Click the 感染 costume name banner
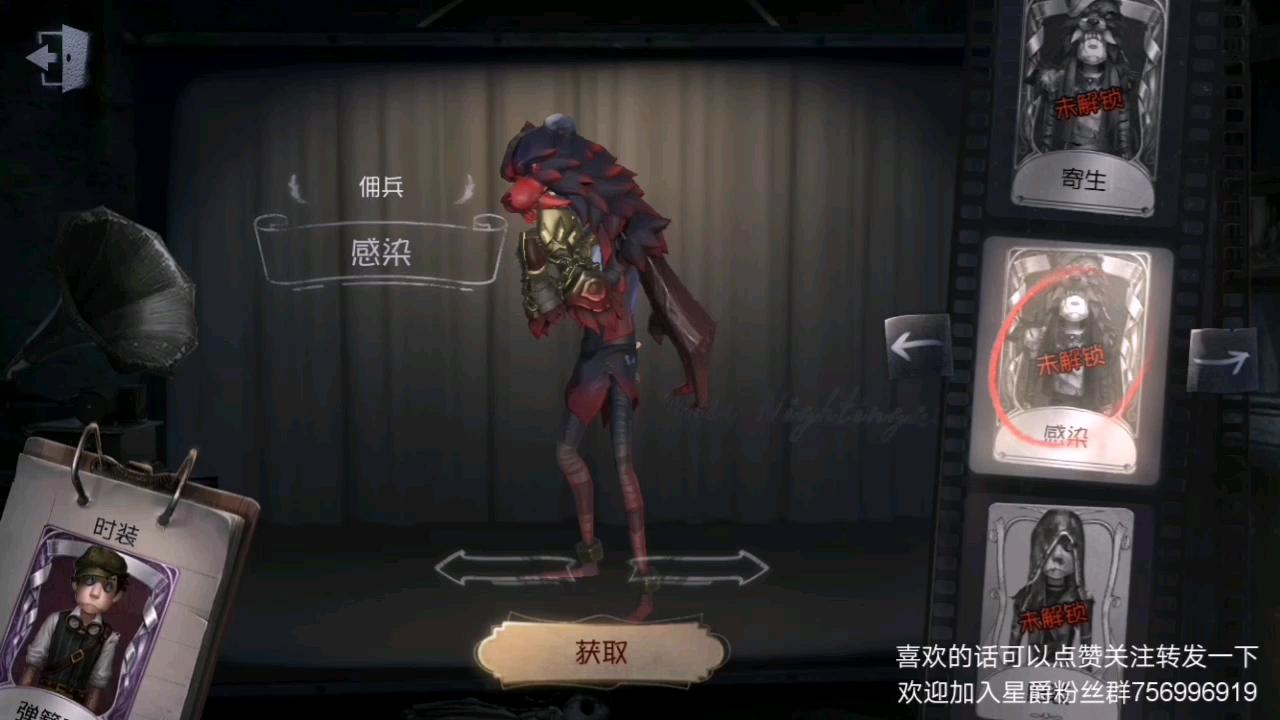This screenshot has width=1280, height=720. [x=380, y=252]
